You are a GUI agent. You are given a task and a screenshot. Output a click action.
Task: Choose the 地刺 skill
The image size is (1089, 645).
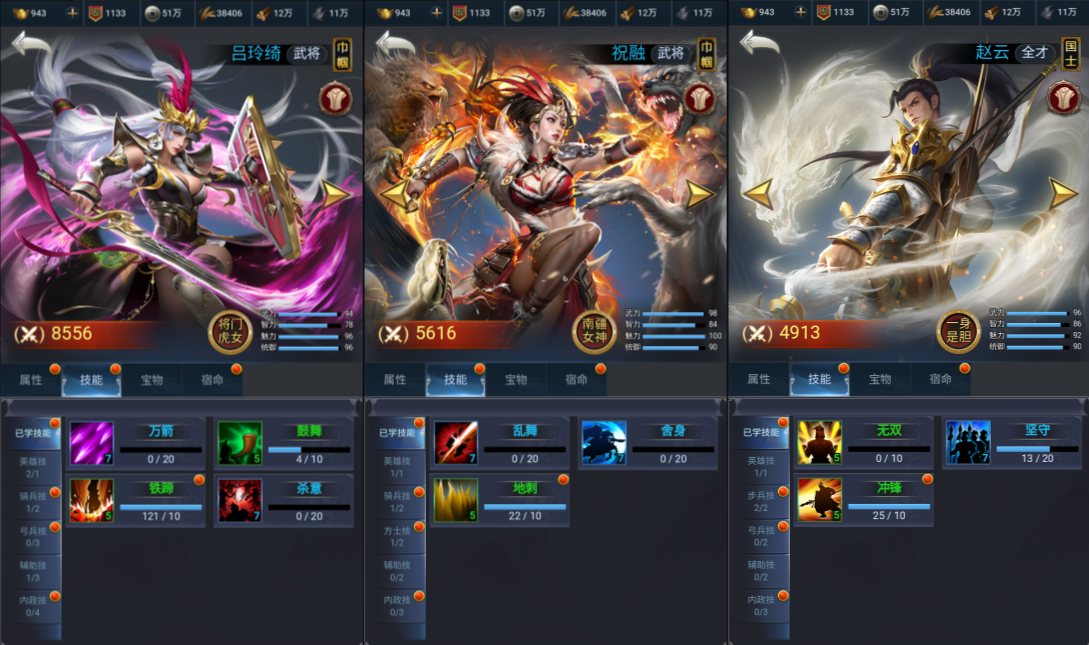[x=456, y=500]
